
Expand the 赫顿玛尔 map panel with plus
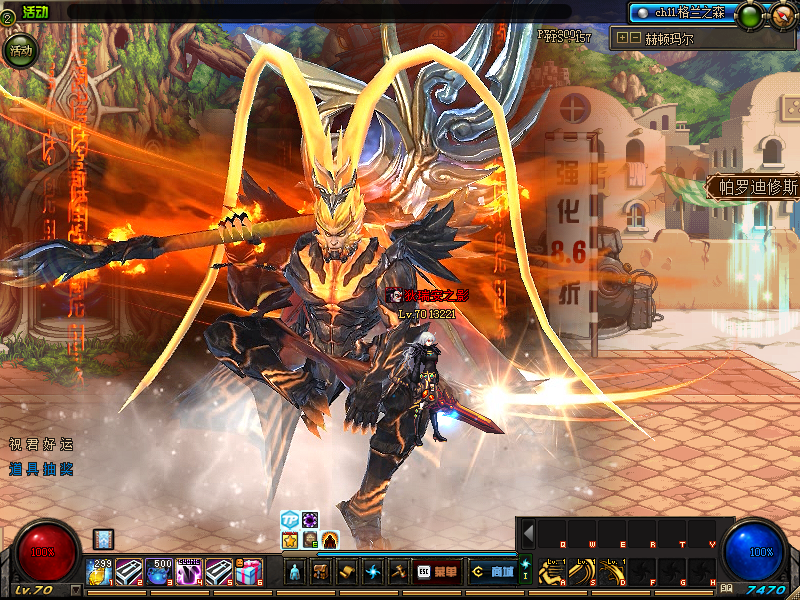[623, 38]
